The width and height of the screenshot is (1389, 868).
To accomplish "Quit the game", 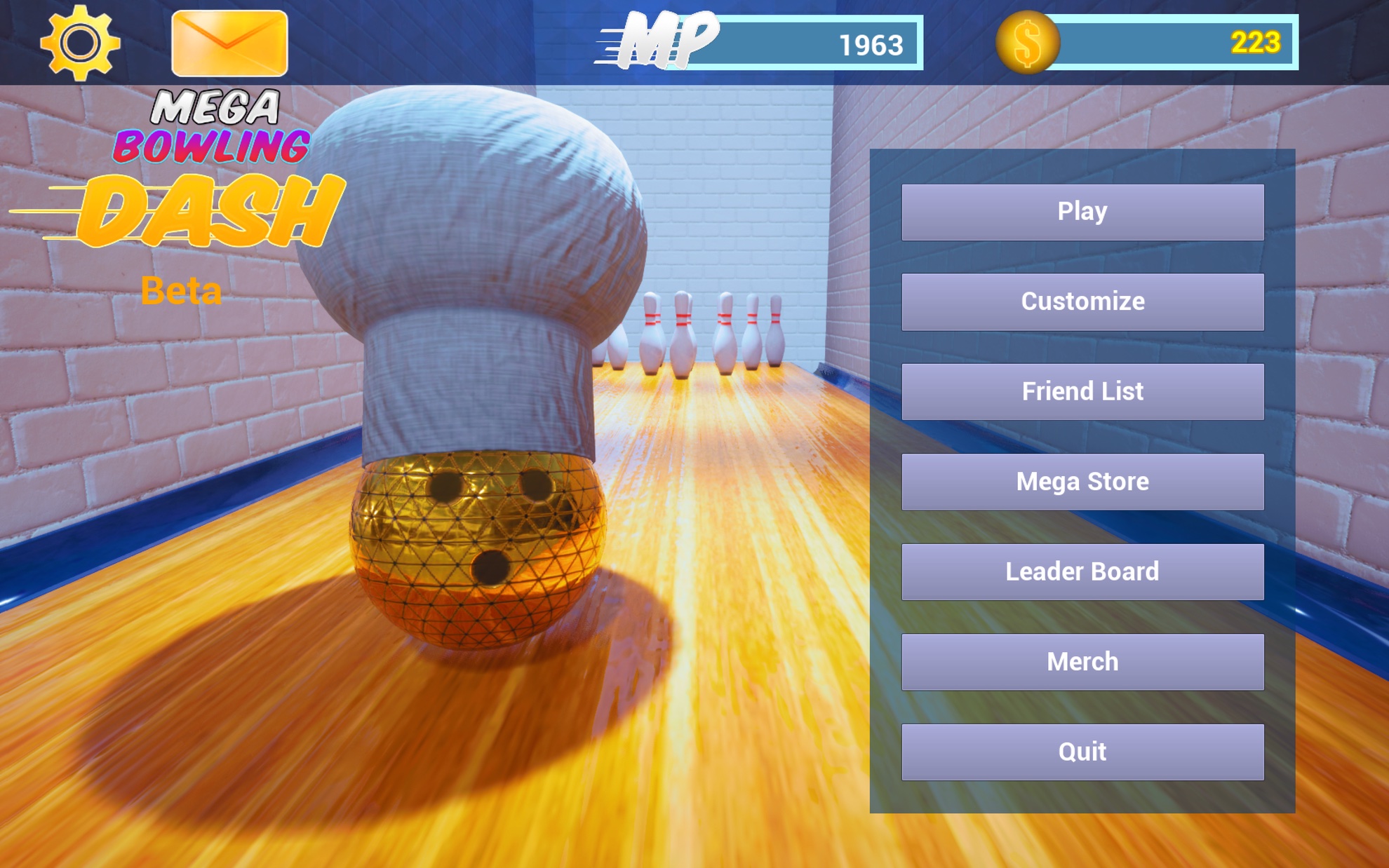I will [1081, 750].
